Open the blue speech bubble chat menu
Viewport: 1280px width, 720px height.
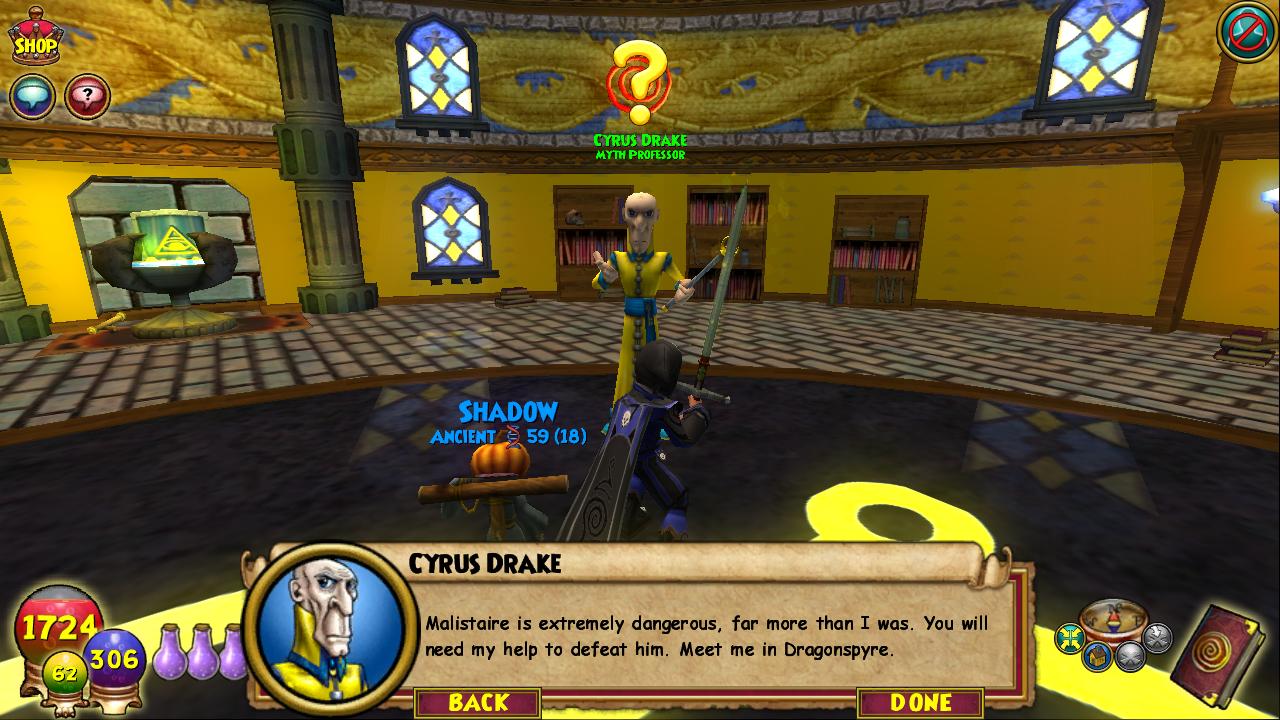(x=32, y=97)
